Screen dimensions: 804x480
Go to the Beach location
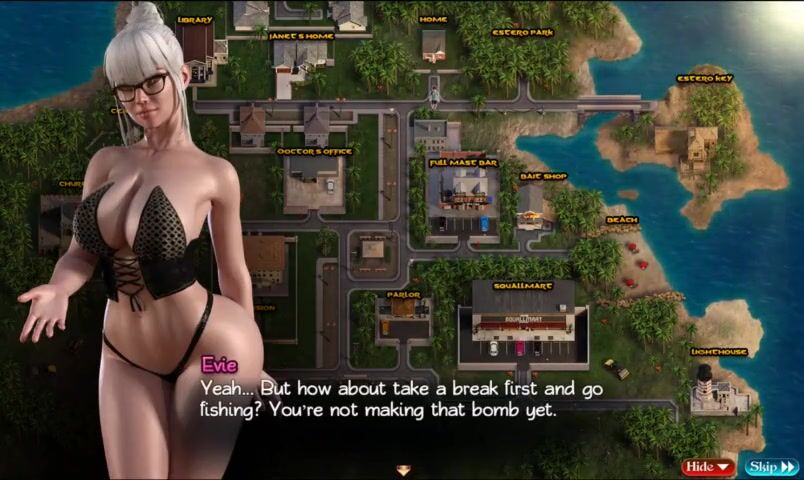click(x=621, y=221)
